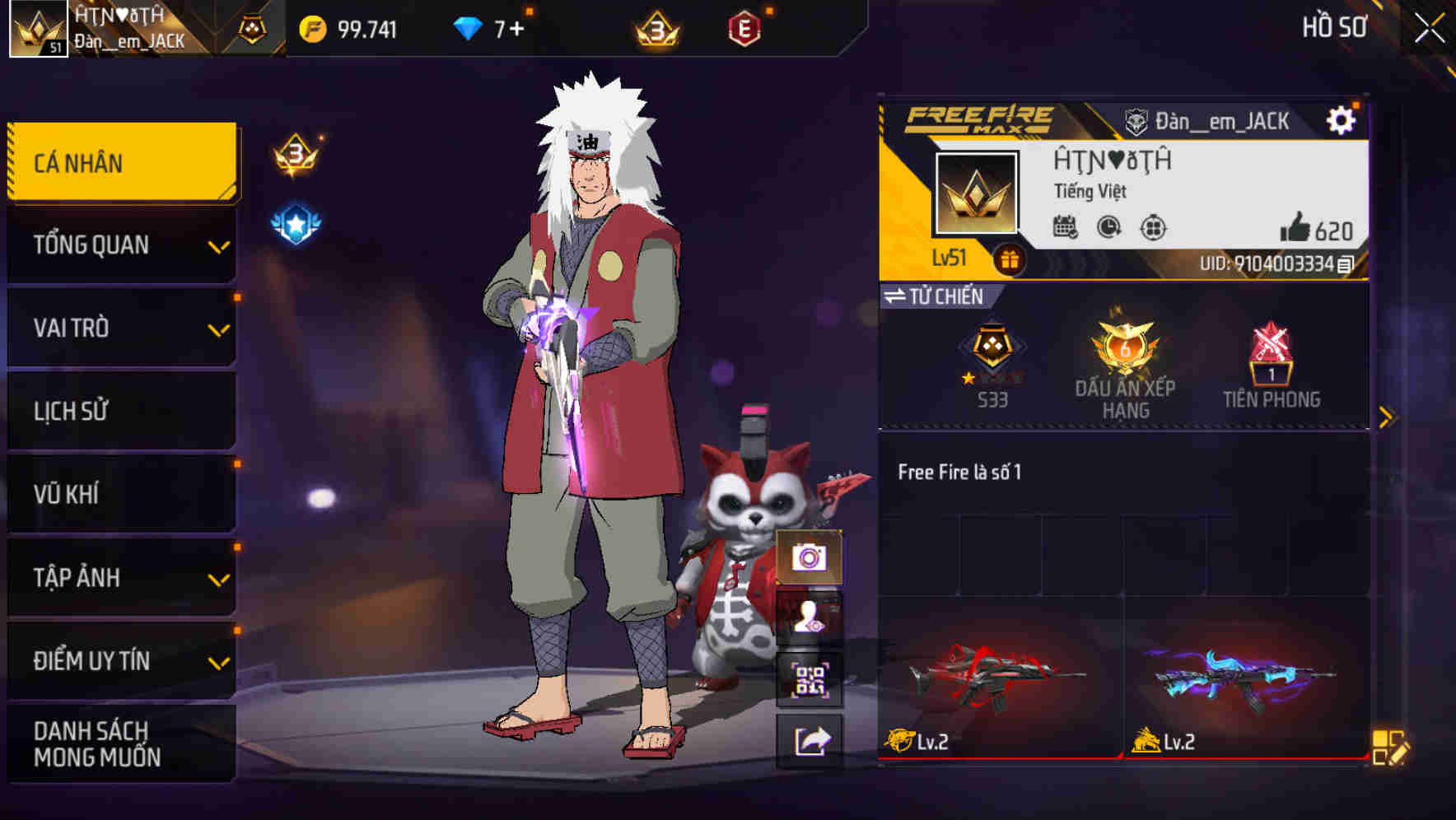
Task: Open the QR code icon
Action: click(811, 678)
